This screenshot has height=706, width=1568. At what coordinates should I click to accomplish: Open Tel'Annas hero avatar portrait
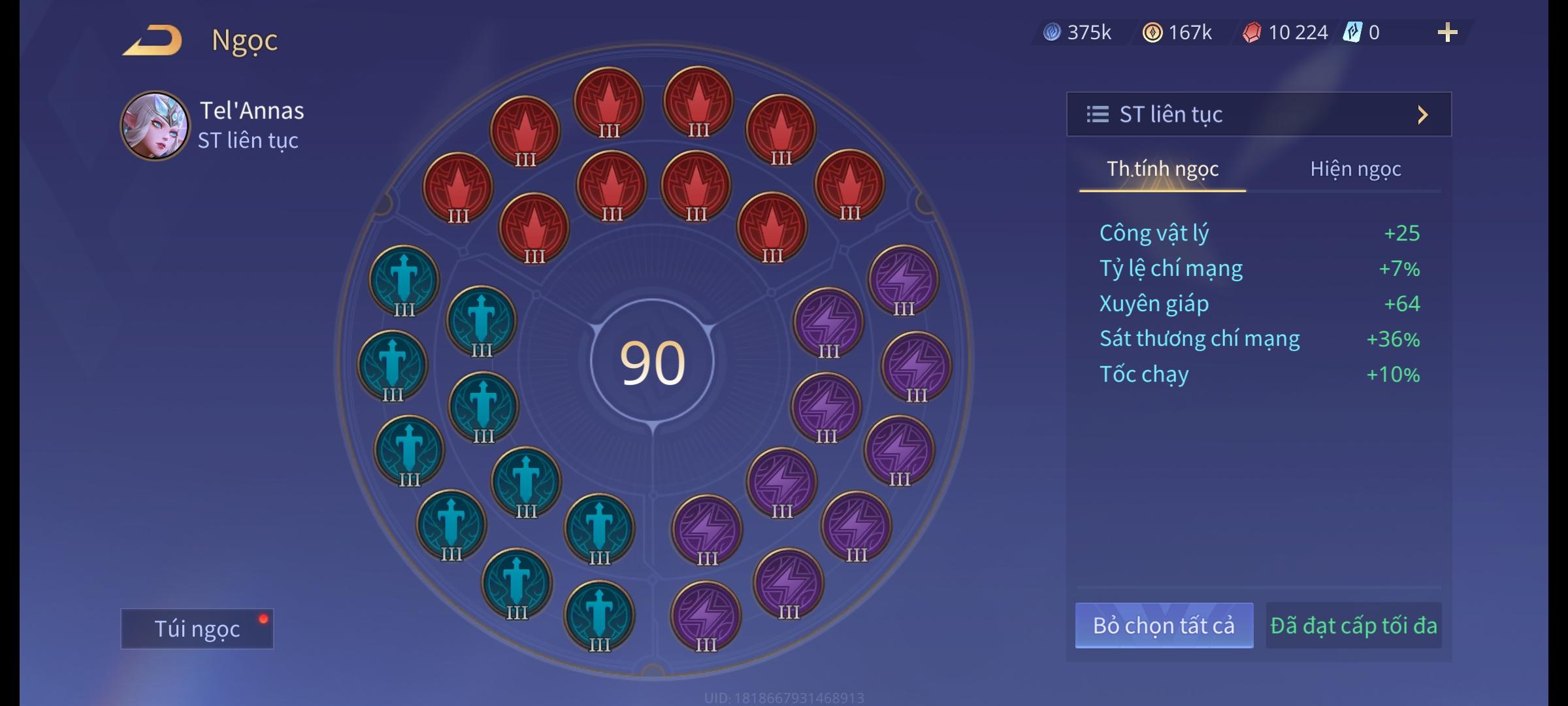[x=157, y=126]
